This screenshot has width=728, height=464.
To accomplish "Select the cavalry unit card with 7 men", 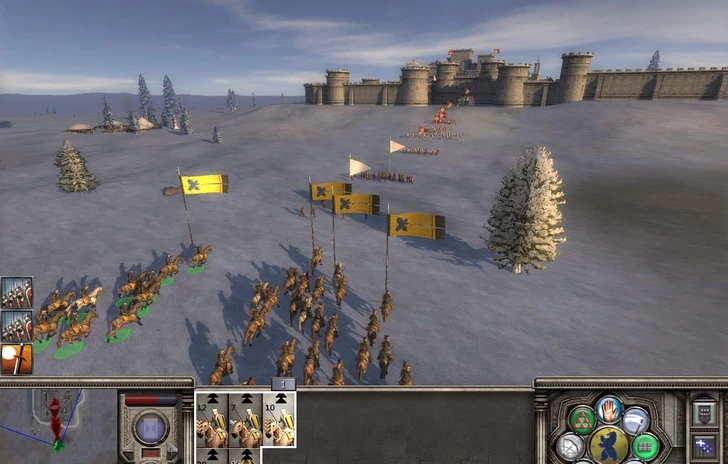I will [245, 420].
